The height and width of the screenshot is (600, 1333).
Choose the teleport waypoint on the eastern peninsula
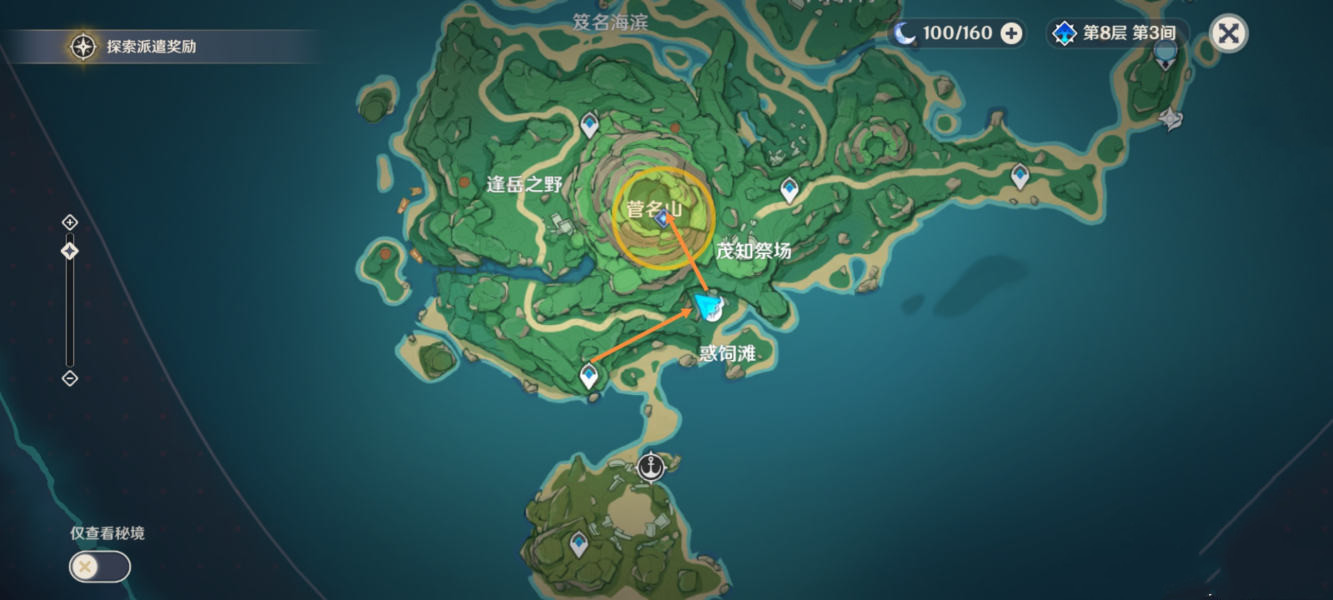pyautogui.click(x=1019, y=176)
